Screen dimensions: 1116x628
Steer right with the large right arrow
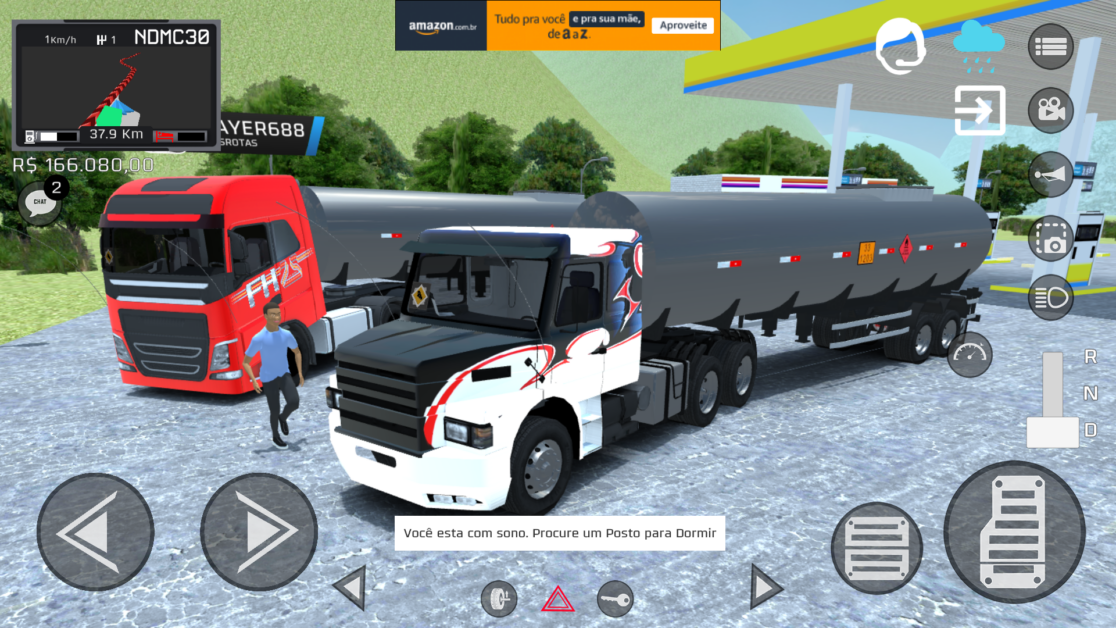259,531
